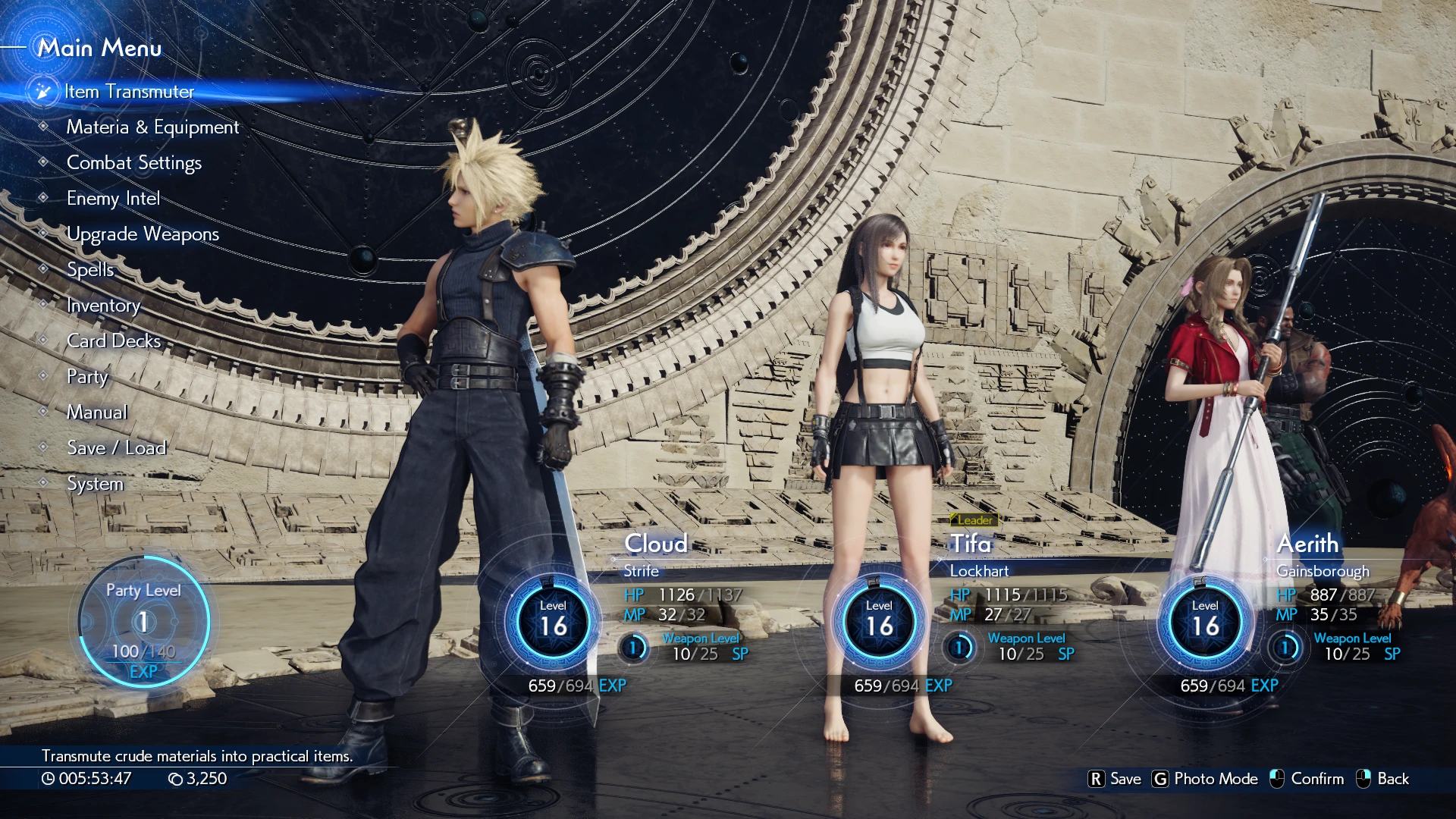Screen dimensions: 1456x819
Task: Open Combat Settings
Action: coord(134,163)
